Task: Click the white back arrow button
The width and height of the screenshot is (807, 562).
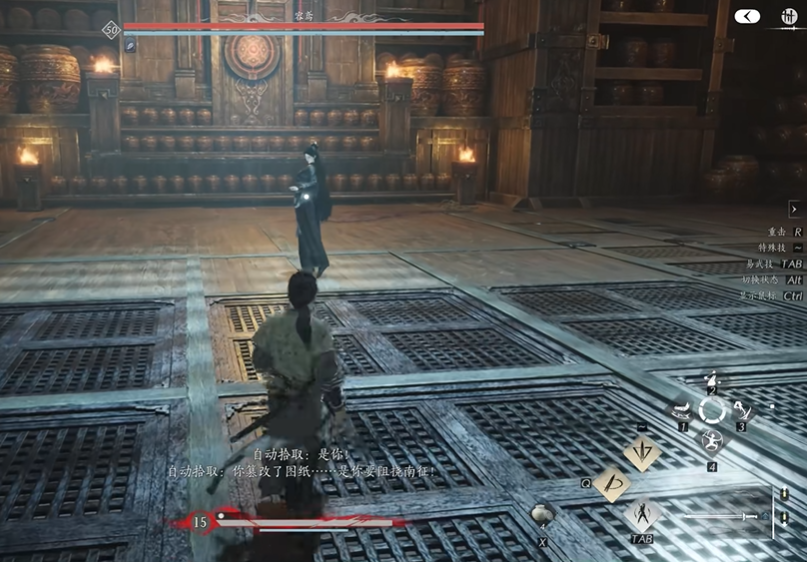Action: pyautogui.click(x=747, y=16)
